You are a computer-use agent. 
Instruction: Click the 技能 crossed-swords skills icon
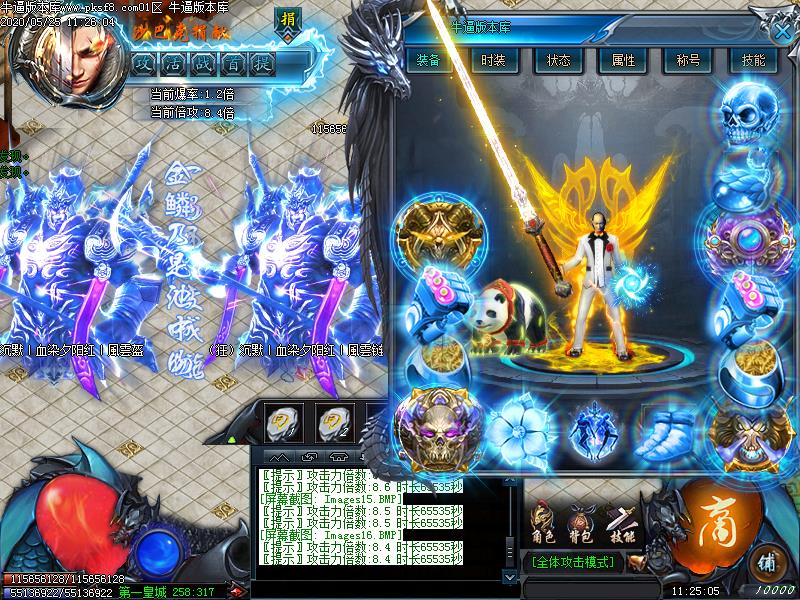[x=621, y=519]
